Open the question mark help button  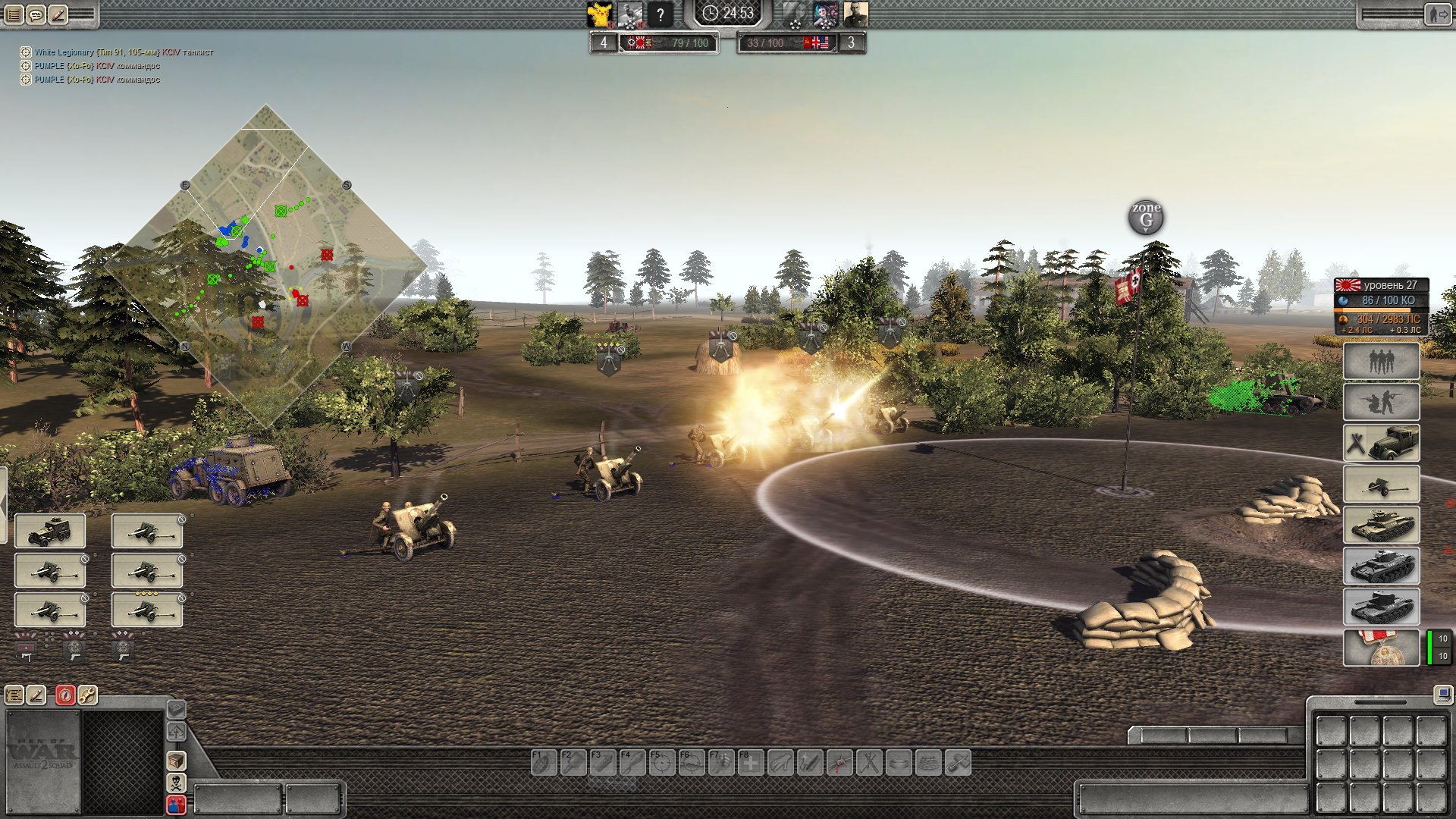click(661, 14)
